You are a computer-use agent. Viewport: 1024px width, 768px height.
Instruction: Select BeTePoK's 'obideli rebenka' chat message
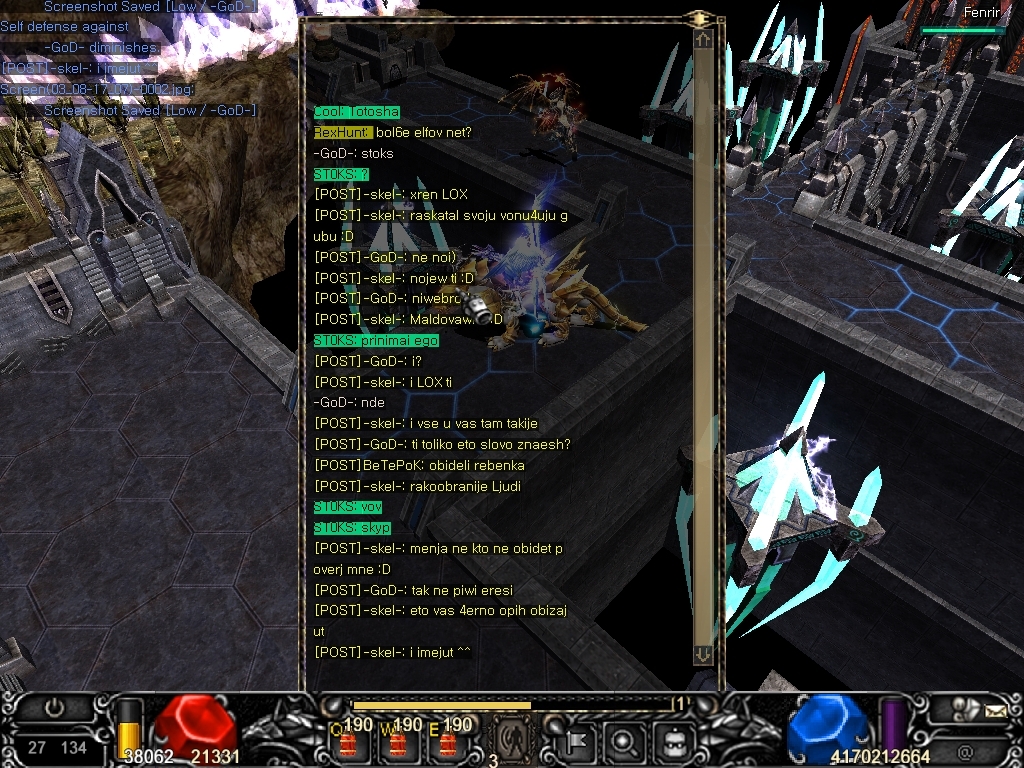(419, 465)
